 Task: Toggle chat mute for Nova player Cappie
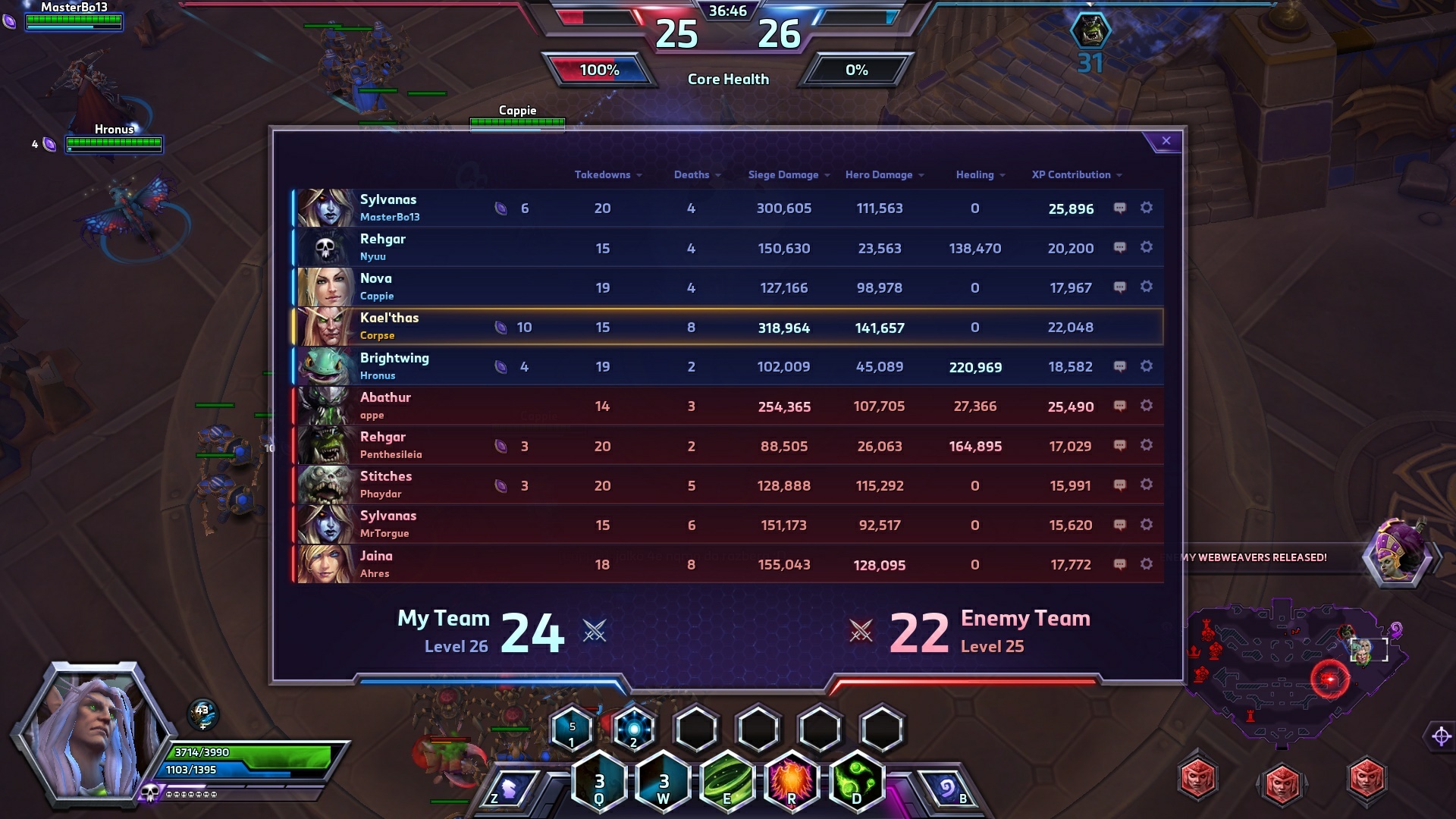(x=1119, y=287)
